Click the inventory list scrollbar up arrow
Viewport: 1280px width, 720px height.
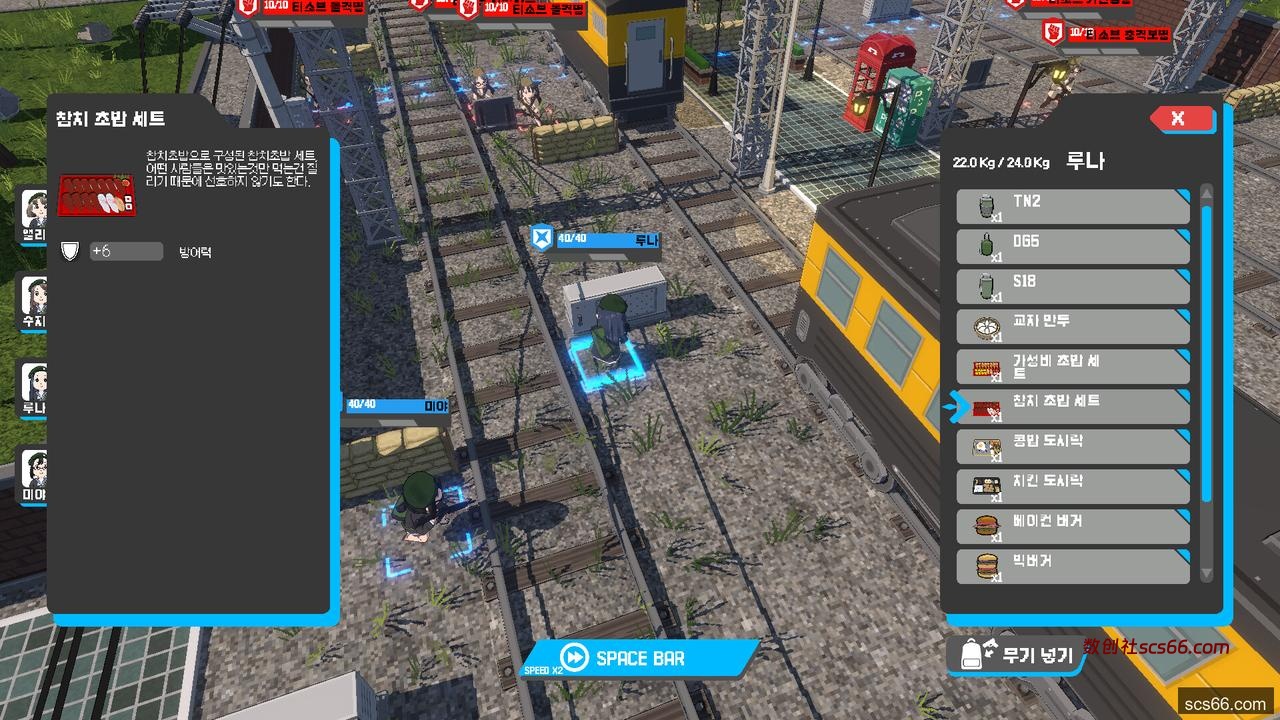[x=1206, y=192]
